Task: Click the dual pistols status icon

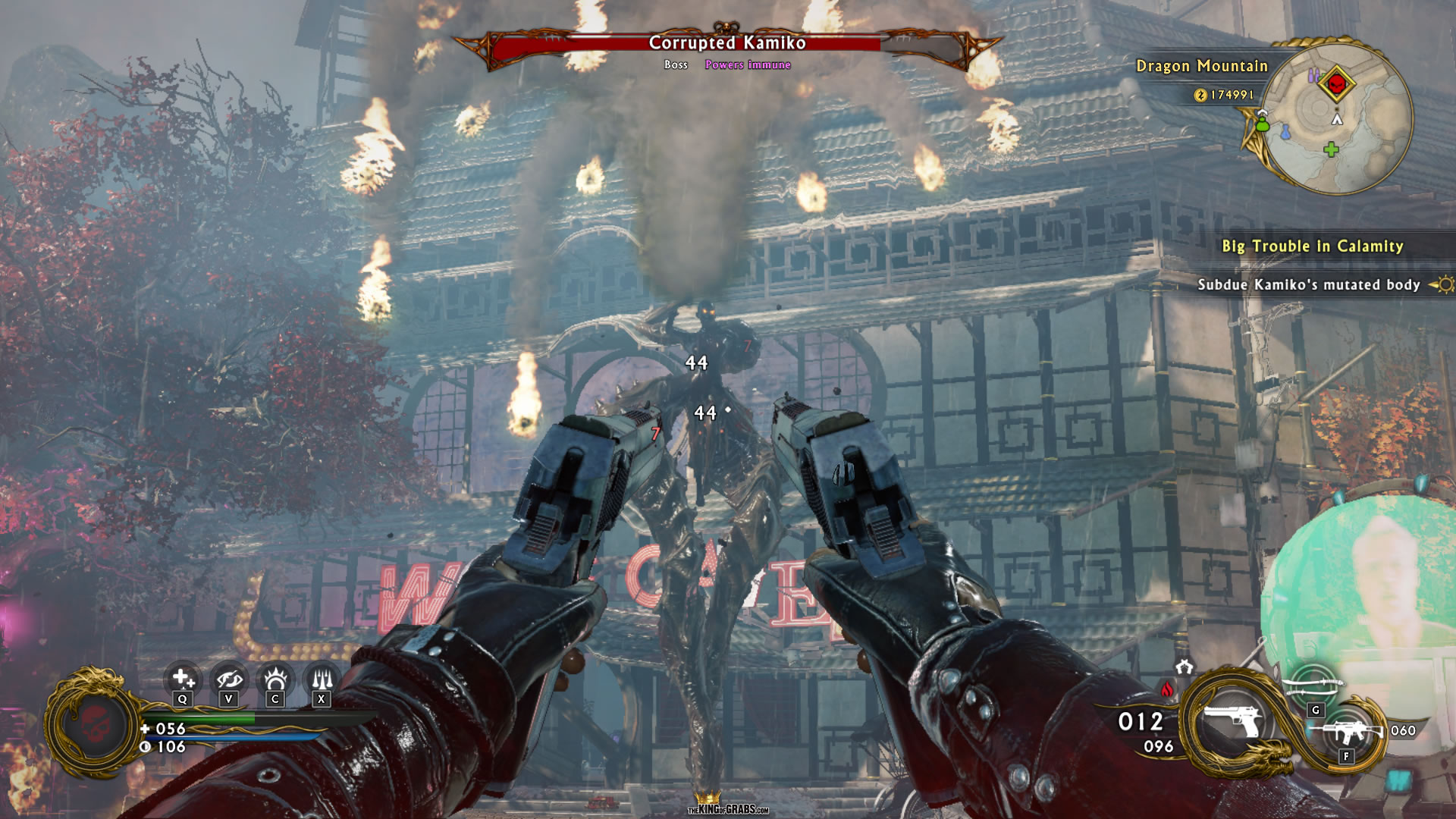Action: point(1184,667)
